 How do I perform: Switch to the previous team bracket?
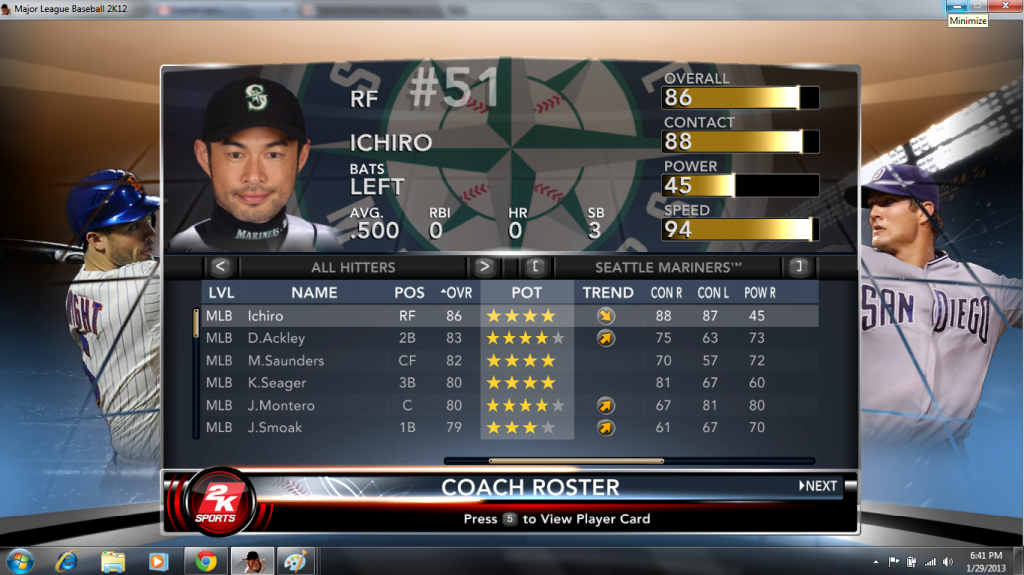point(535,267)
